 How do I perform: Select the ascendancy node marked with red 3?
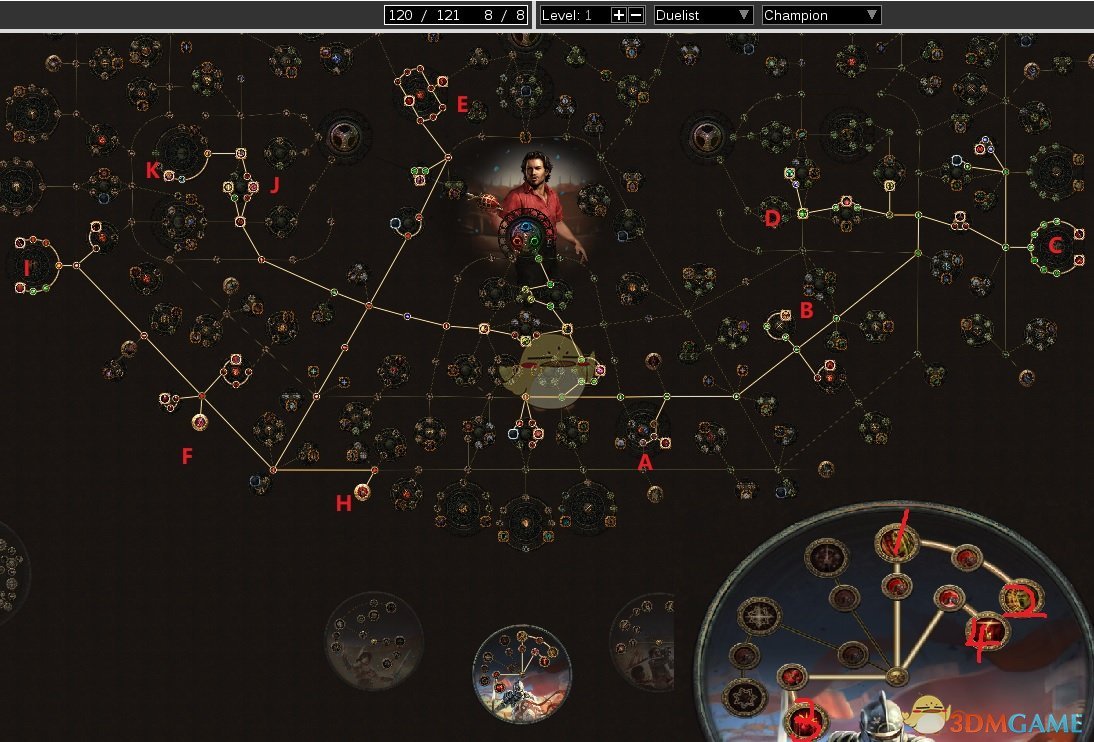click(806, 719)
